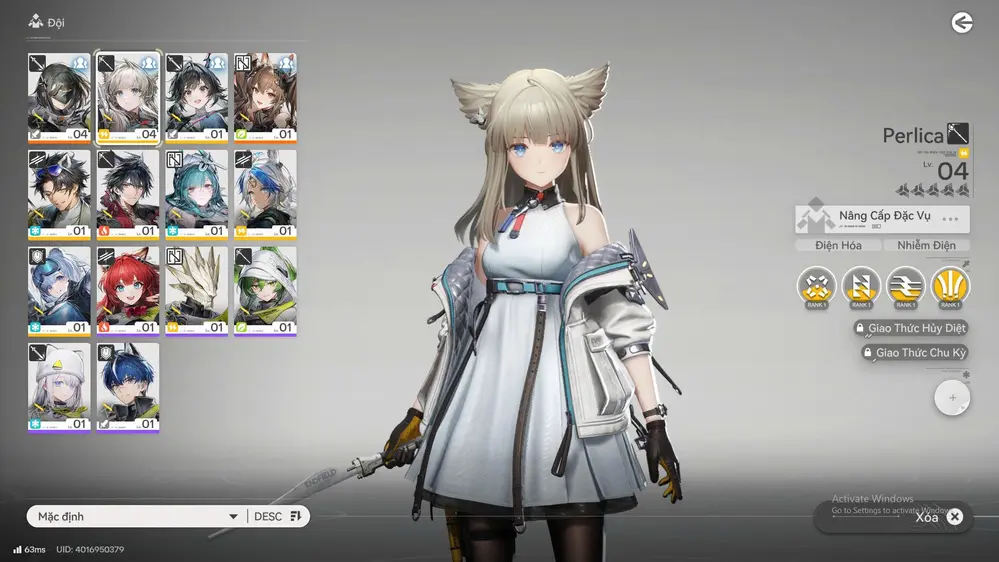The width and height of the screenshot is (999, 562).
Task: Open Nâng Cấp Đặc Vụ upgrade panel
Action: [882, 219]
